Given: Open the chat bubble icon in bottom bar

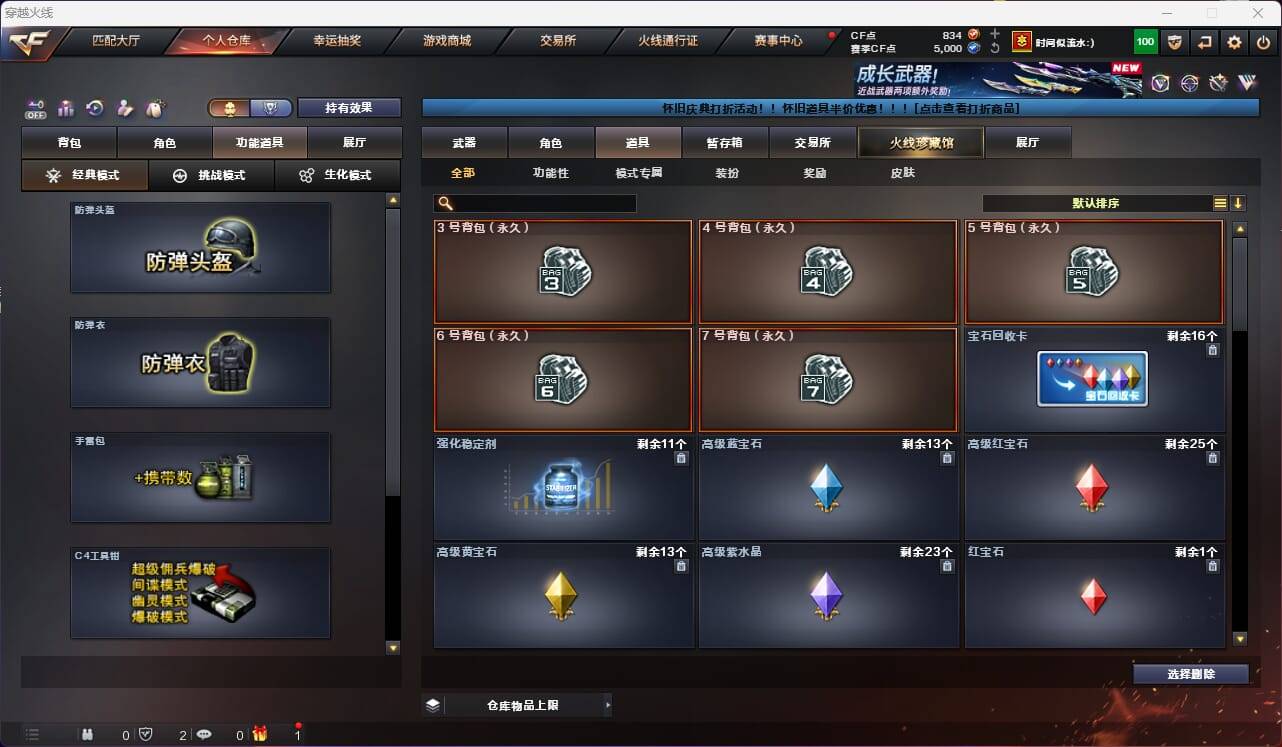Looking at the screenshot, I should point(203,733).
